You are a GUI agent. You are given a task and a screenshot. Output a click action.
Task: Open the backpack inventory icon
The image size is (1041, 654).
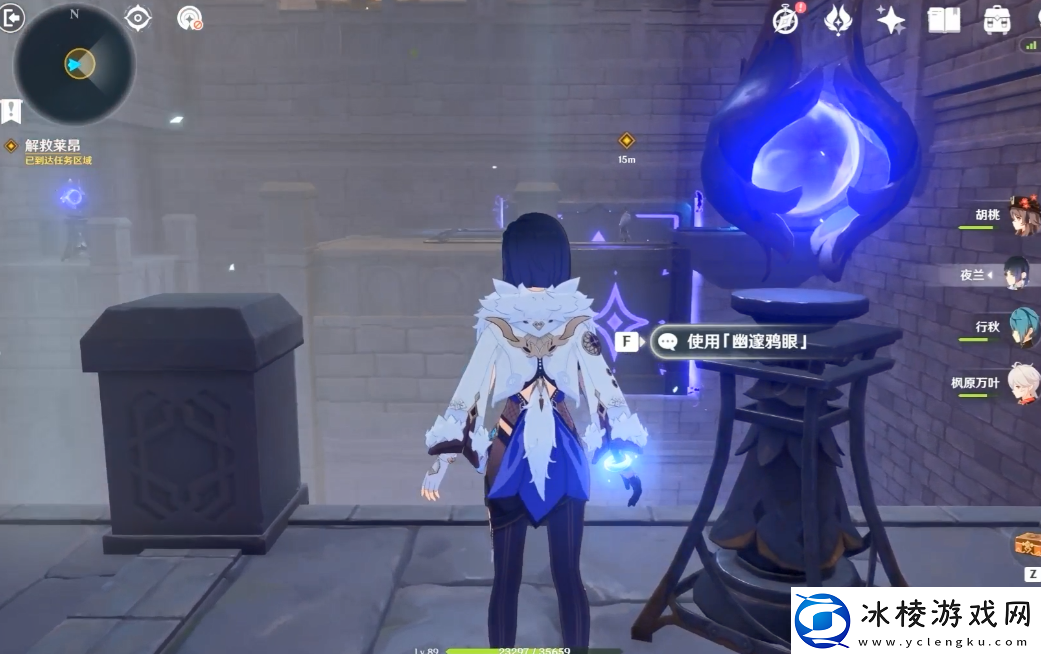[996, 19]
